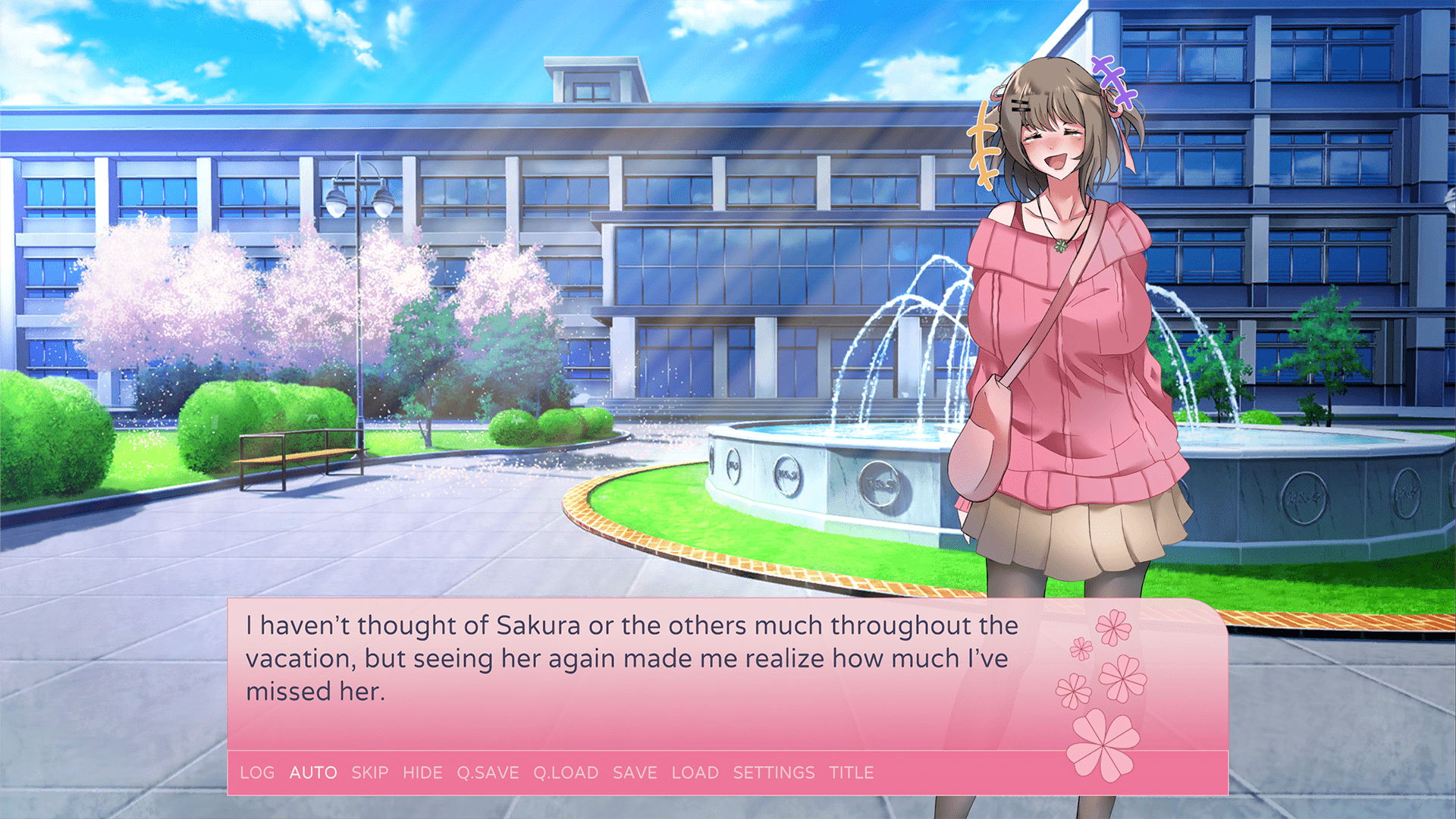Toggle AUTO advance mode
The width and height of the screenshot is (1456, 819).
tap(313, 773)
